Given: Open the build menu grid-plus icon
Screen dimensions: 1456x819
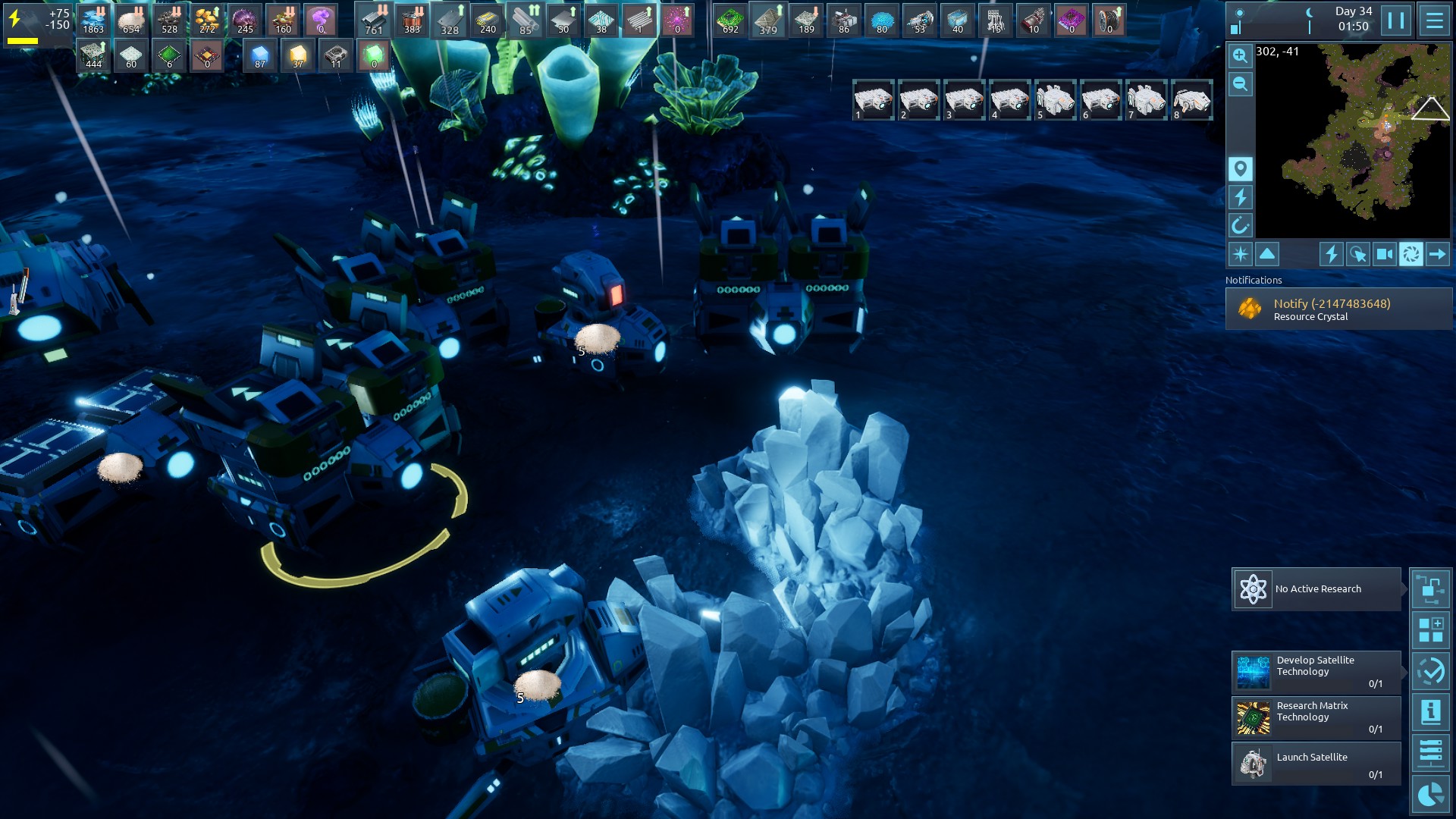Looking at the screenshot, I should tap(1430, 630).
